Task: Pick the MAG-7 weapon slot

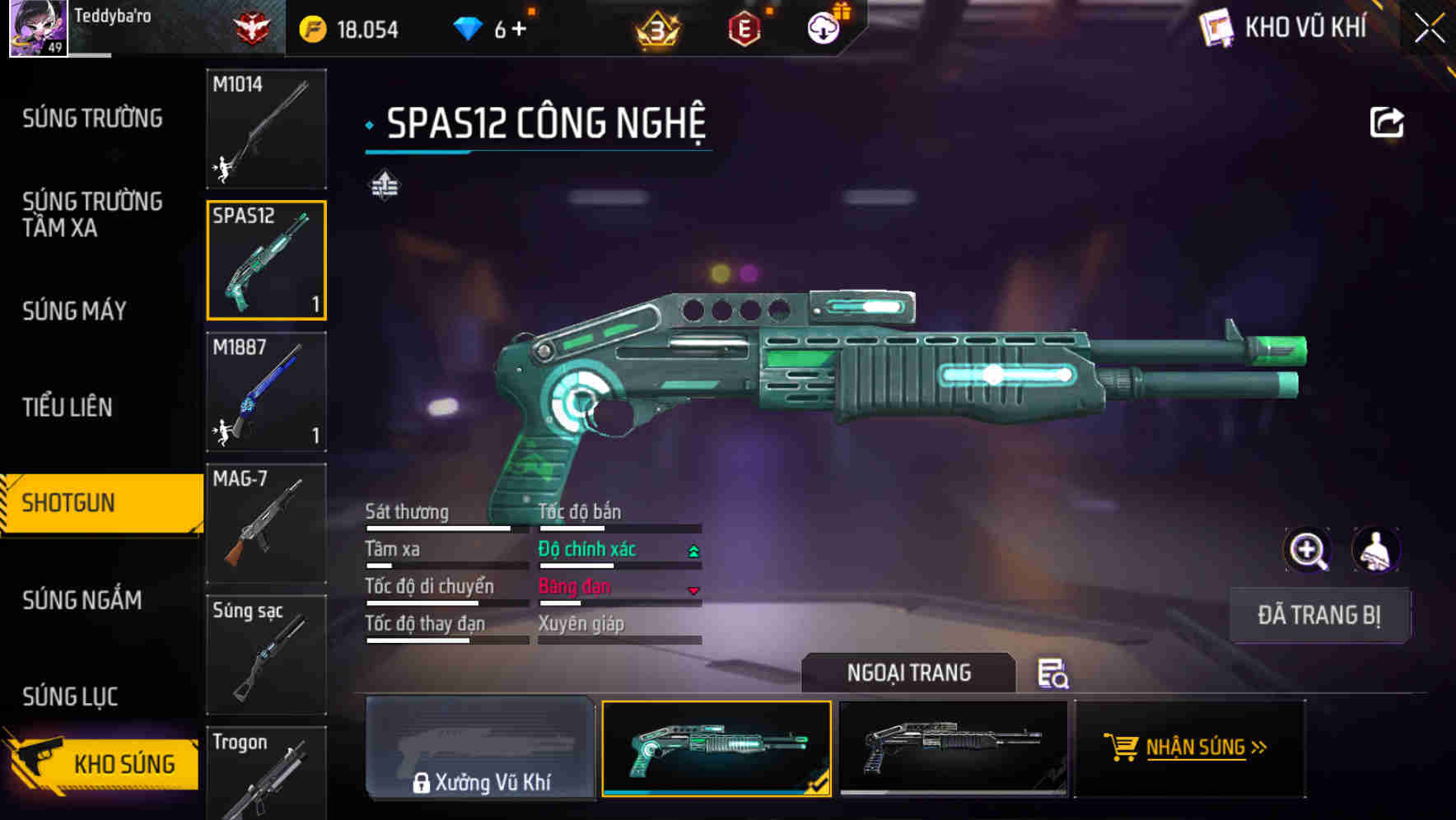Action: point(266,524)
